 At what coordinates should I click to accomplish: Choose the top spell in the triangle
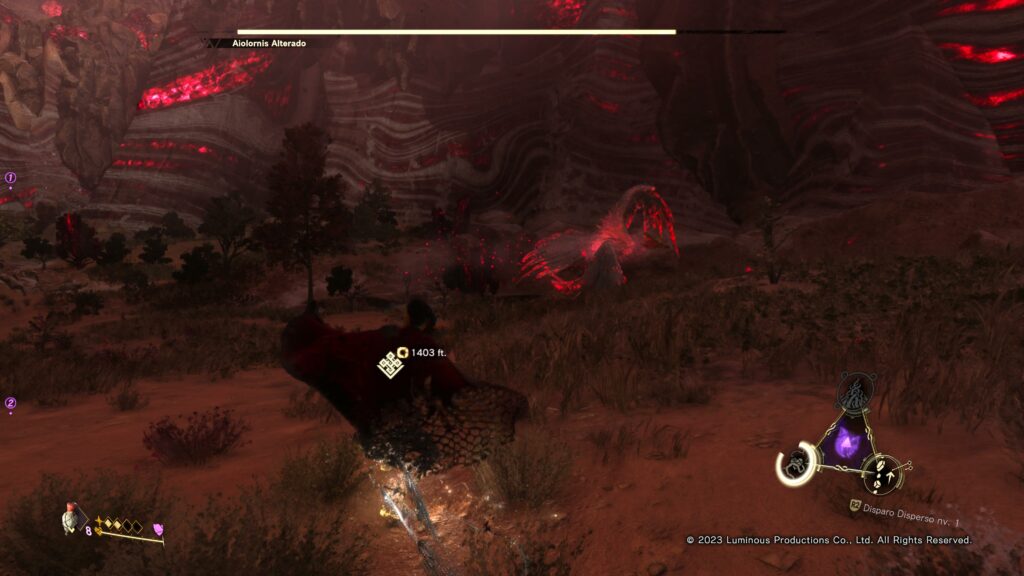[x=856, y=394]
